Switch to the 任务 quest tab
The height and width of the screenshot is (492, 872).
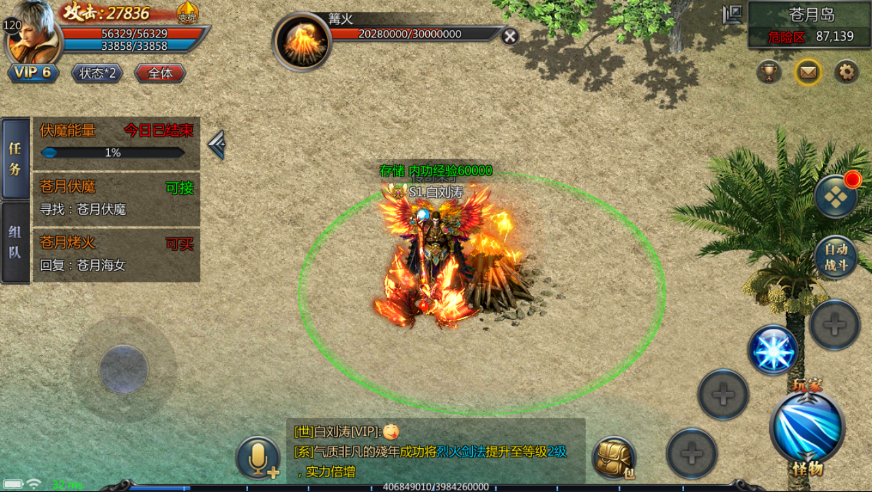[x=15, y=158]
